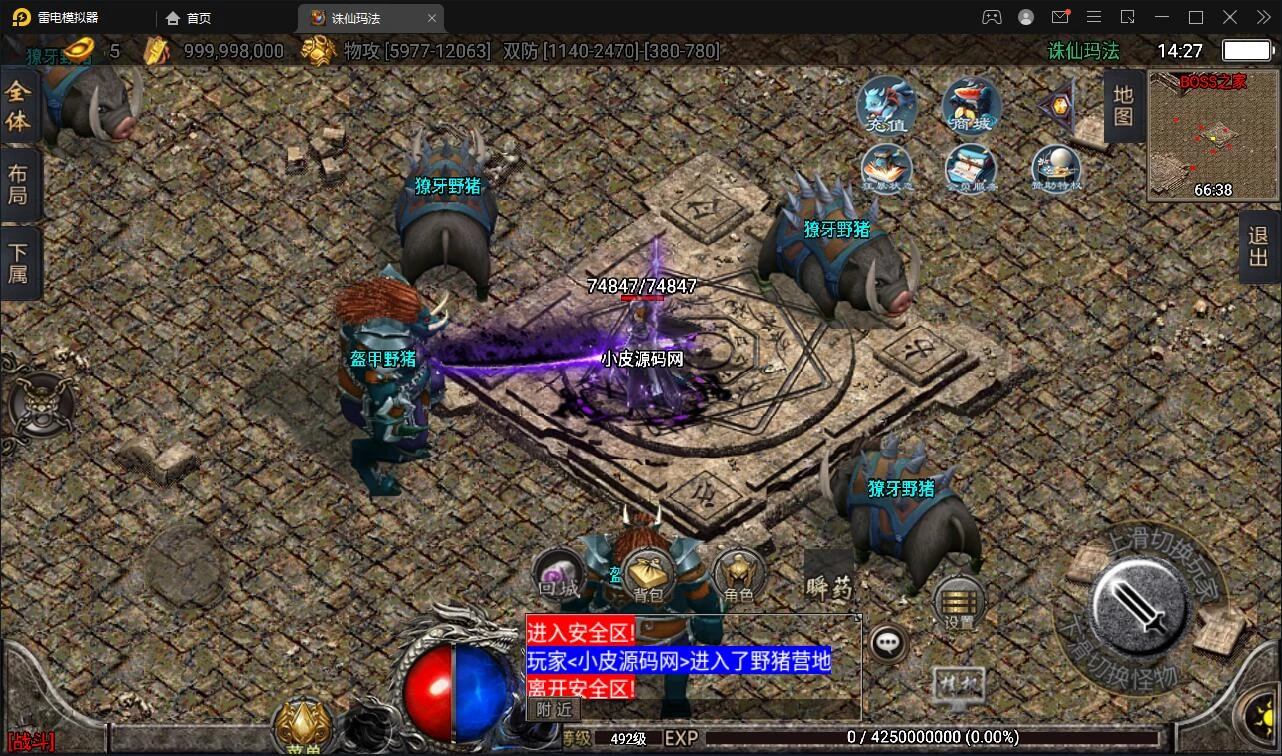Open the 赞助特权 sponsor privileges icon

pos(1056,168)
